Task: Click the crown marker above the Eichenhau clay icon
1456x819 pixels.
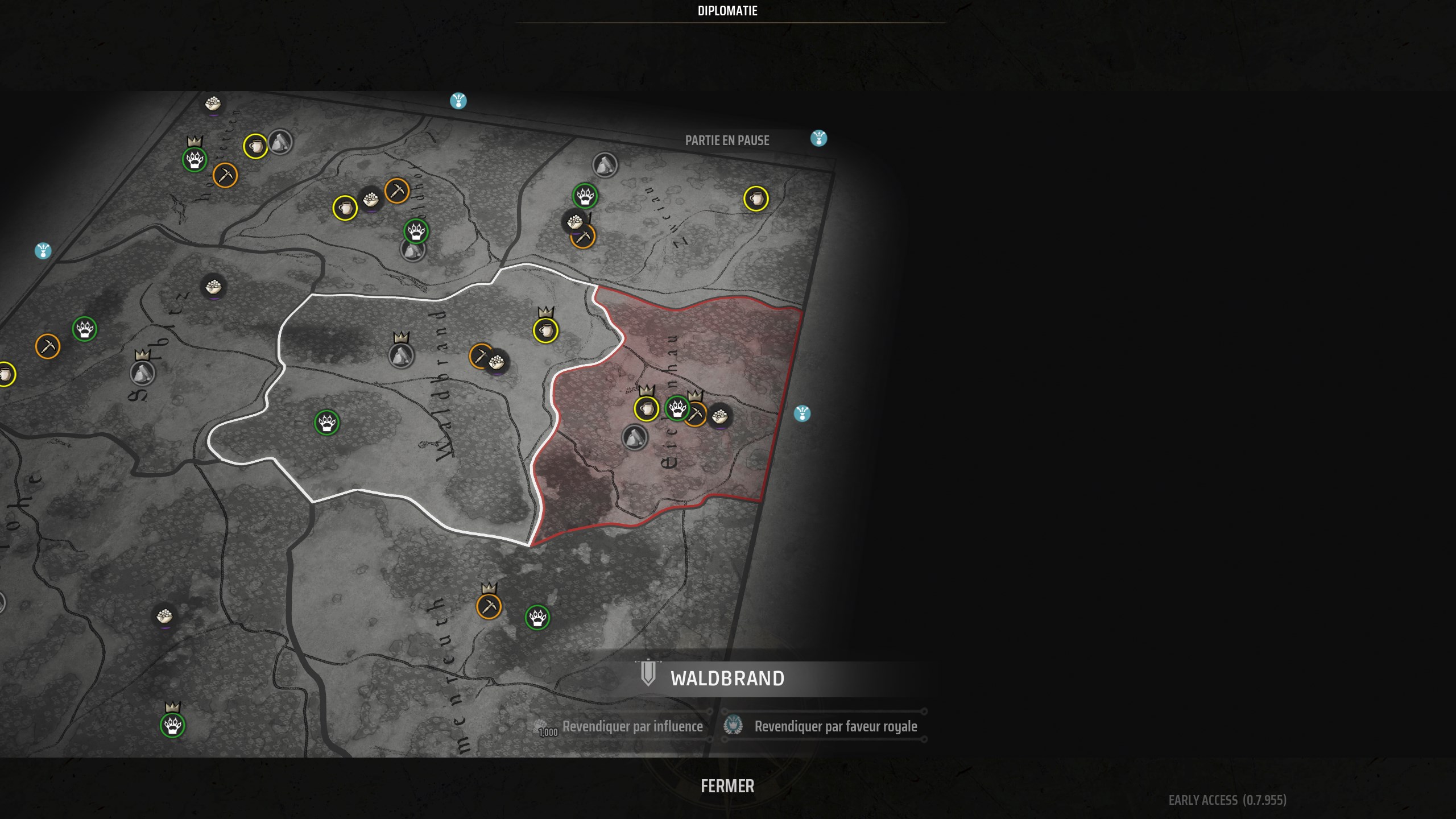Action: (647, 391)
